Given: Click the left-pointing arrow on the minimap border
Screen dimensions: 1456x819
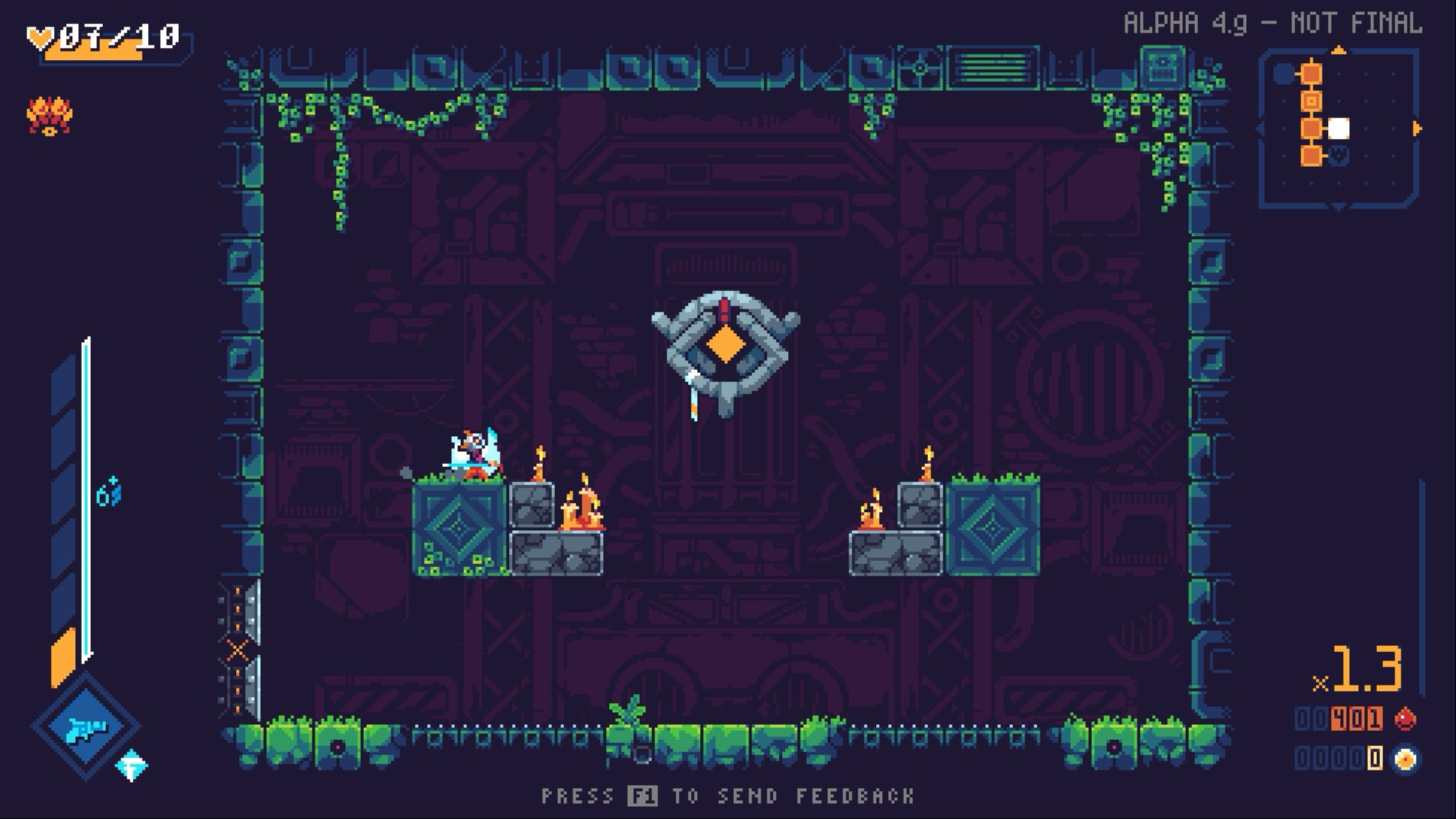Looking at the screenshot, I should [1260, 129].
